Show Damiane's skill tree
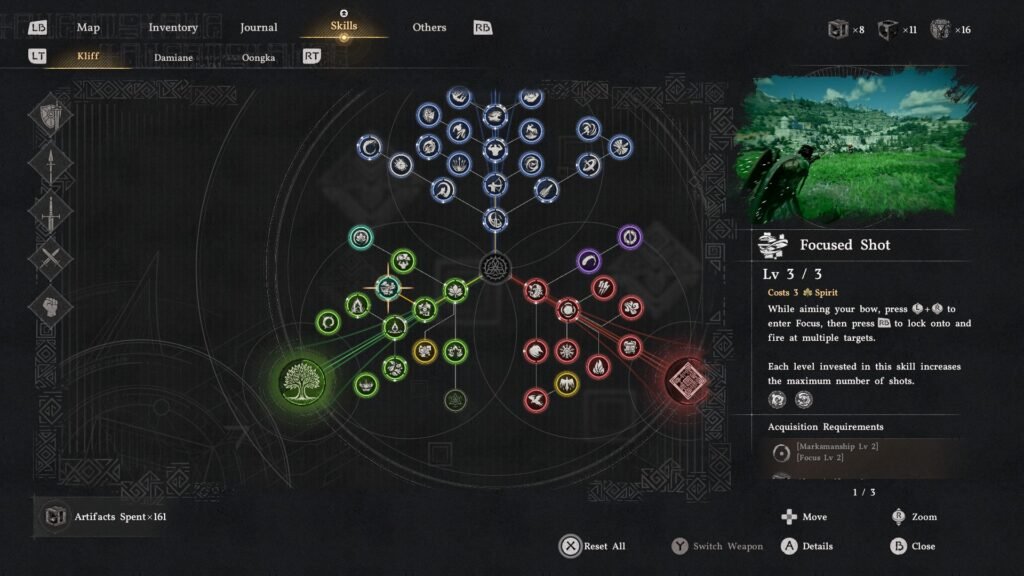 173,57
